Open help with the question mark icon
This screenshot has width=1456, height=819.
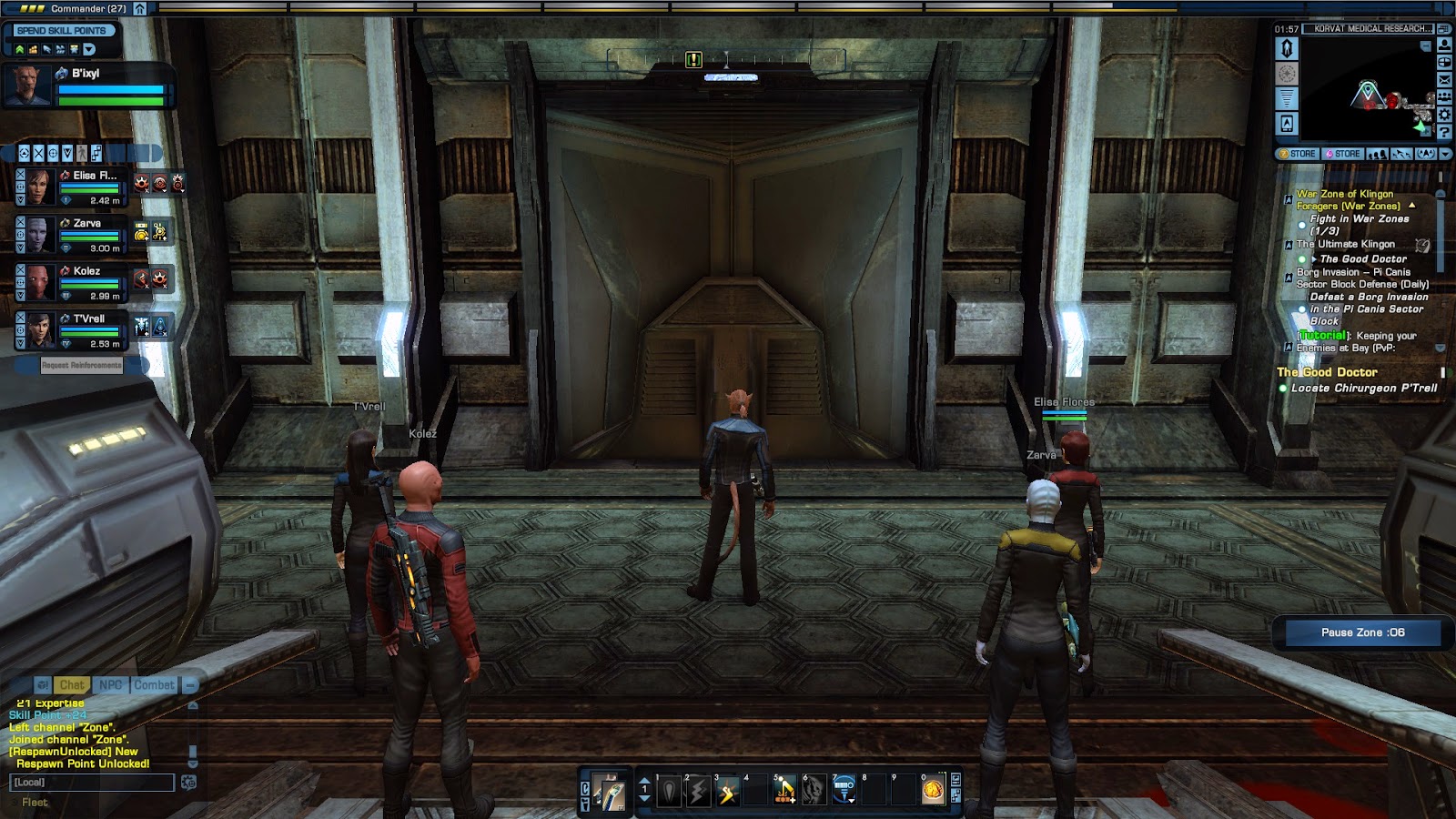tap(1444, 132)
